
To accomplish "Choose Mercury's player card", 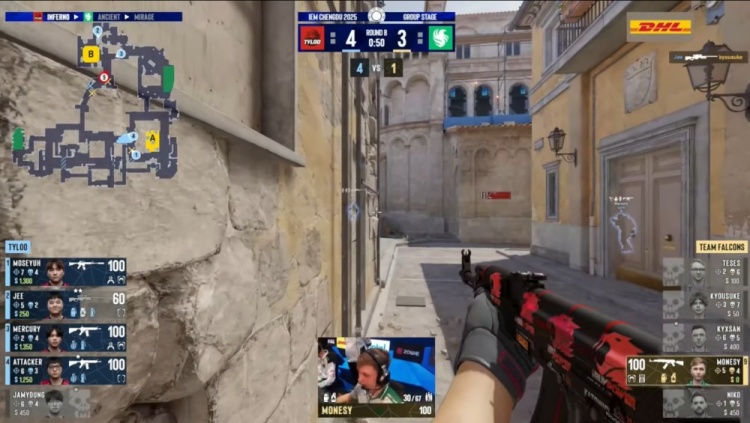I will tap(66, 335).
